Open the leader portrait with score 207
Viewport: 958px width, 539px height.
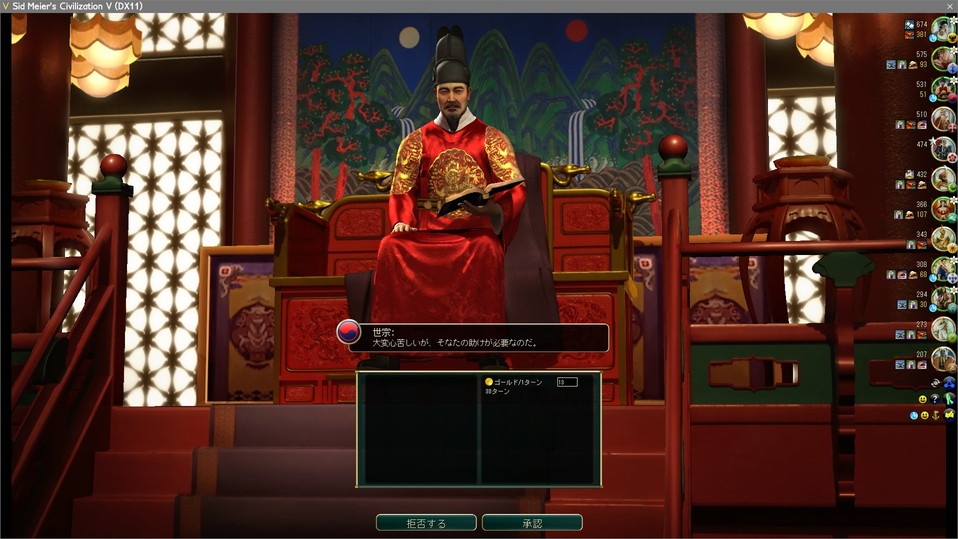943,359
